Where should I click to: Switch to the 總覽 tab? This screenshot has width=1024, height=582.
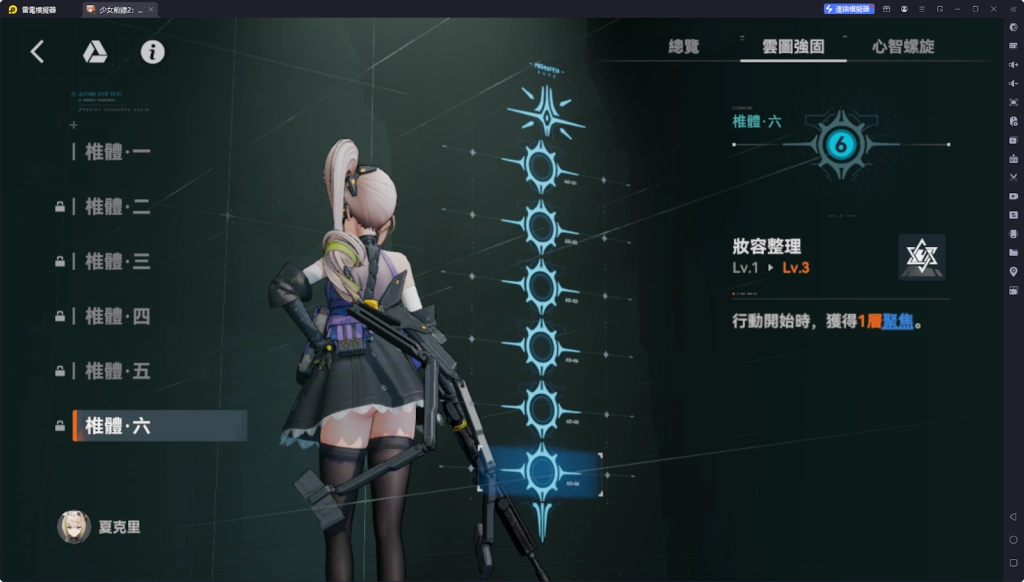click(x=684, y=46)
